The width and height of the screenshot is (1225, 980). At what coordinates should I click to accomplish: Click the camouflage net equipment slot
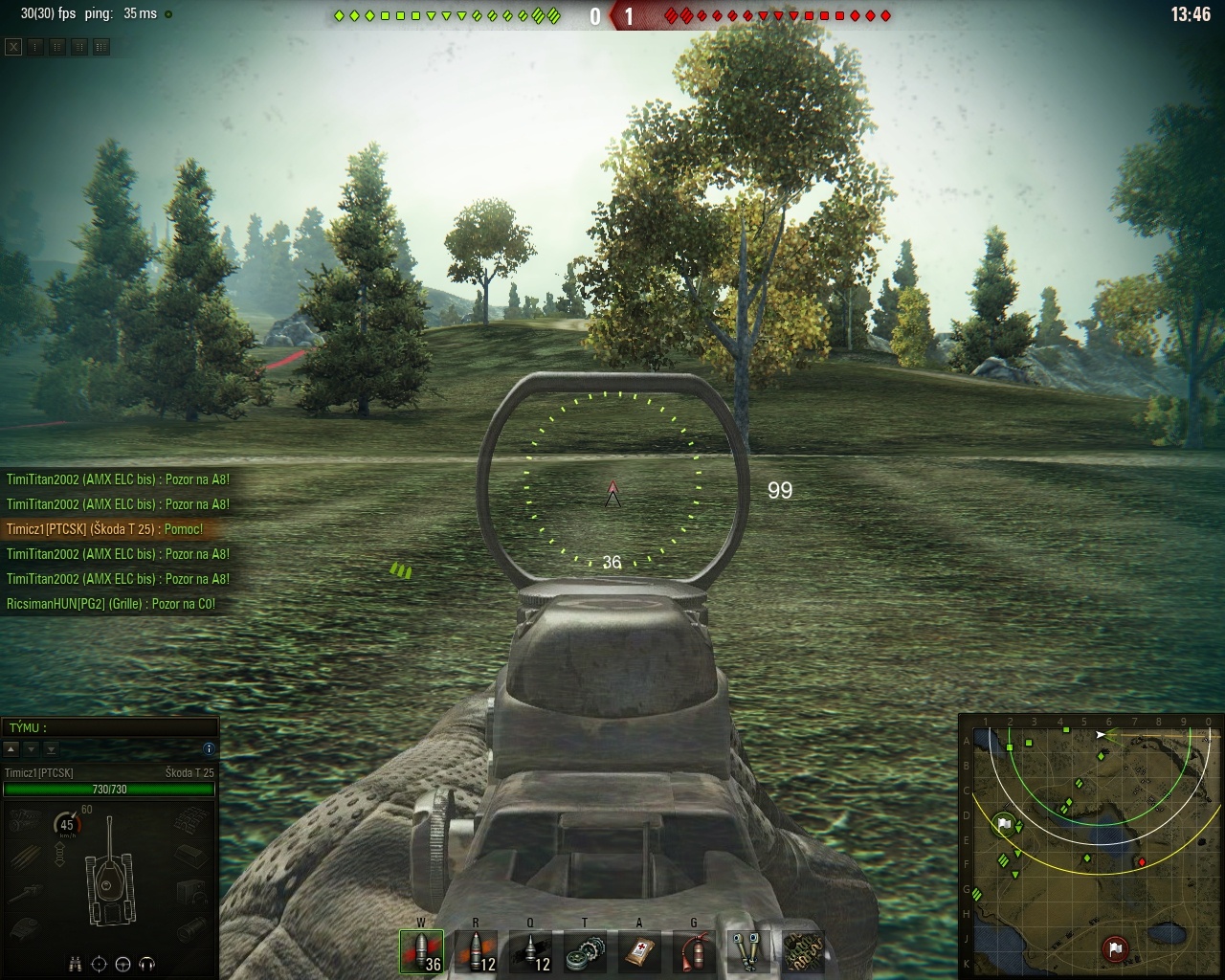coord(803,951)
